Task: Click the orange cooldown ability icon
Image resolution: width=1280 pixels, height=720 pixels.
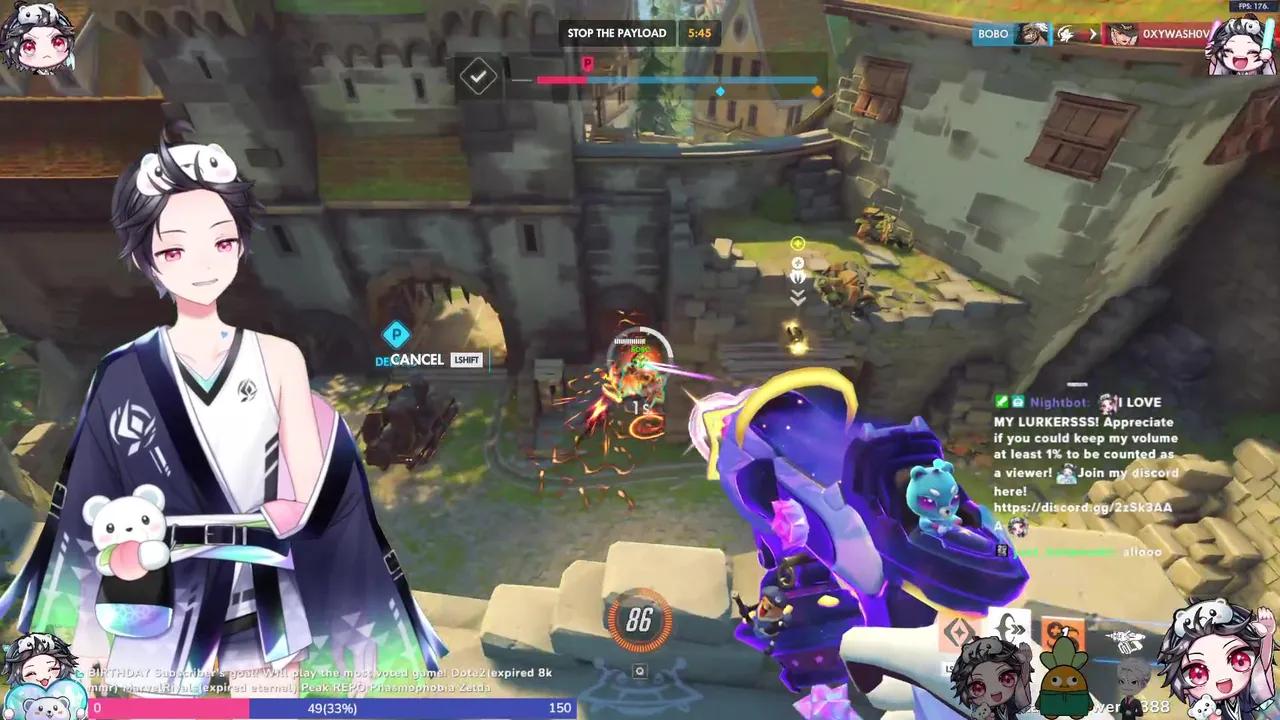Action: [1062, 630]
